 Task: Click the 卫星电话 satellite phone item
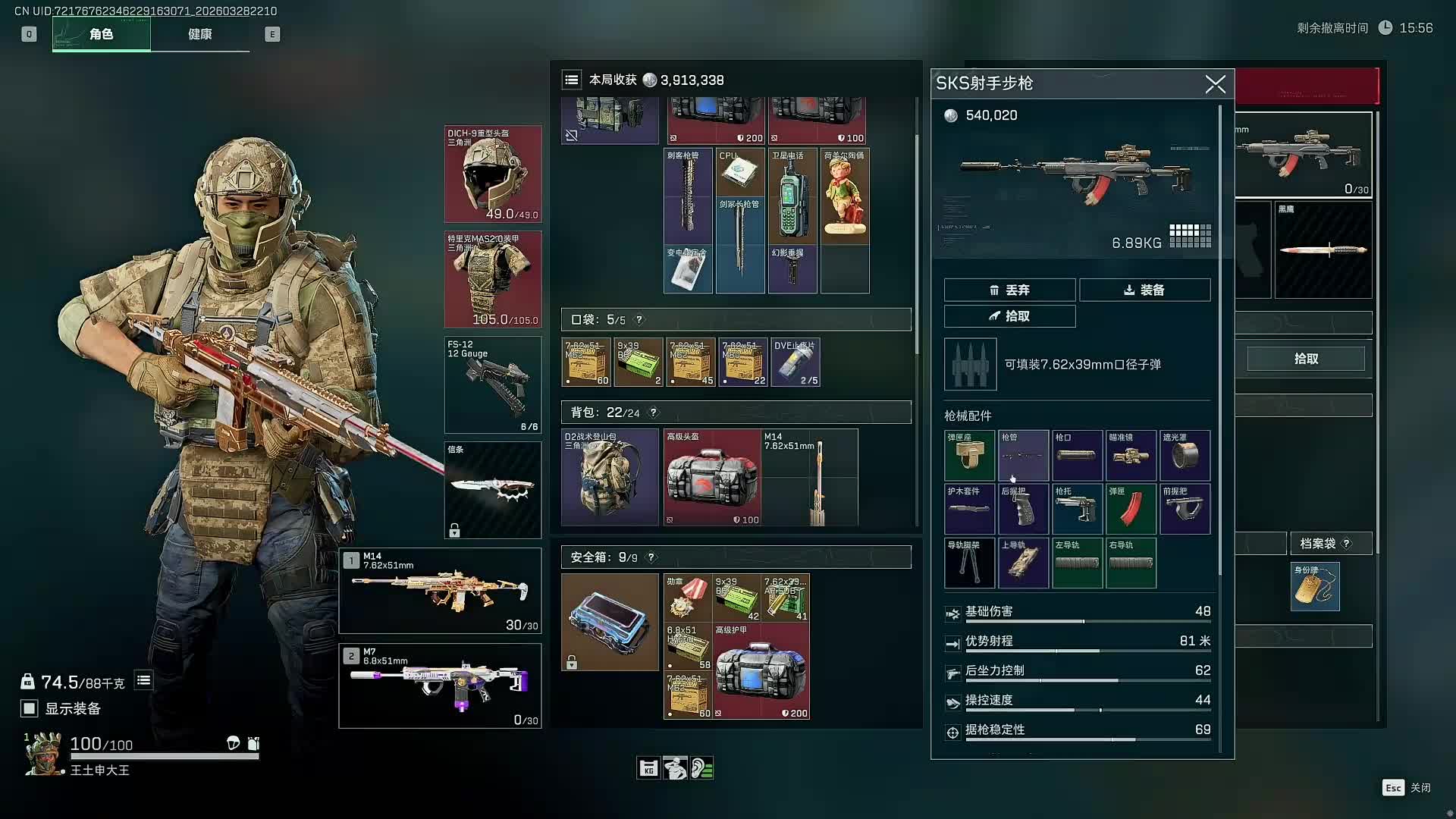pos(792,196)
